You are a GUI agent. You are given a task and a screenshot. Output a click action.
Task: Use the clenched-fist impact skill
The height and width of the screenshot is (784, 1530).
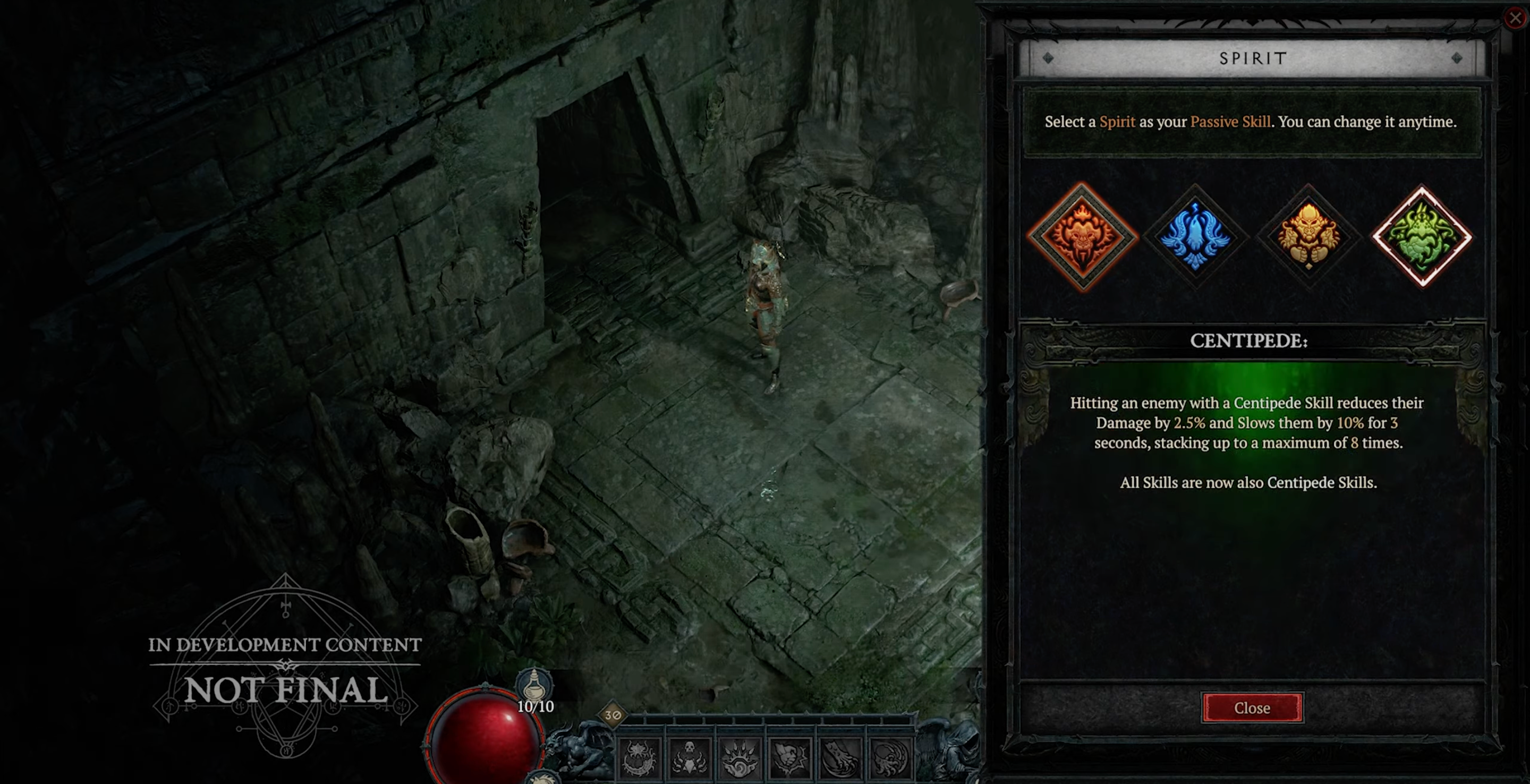click(x=790, y=759)
